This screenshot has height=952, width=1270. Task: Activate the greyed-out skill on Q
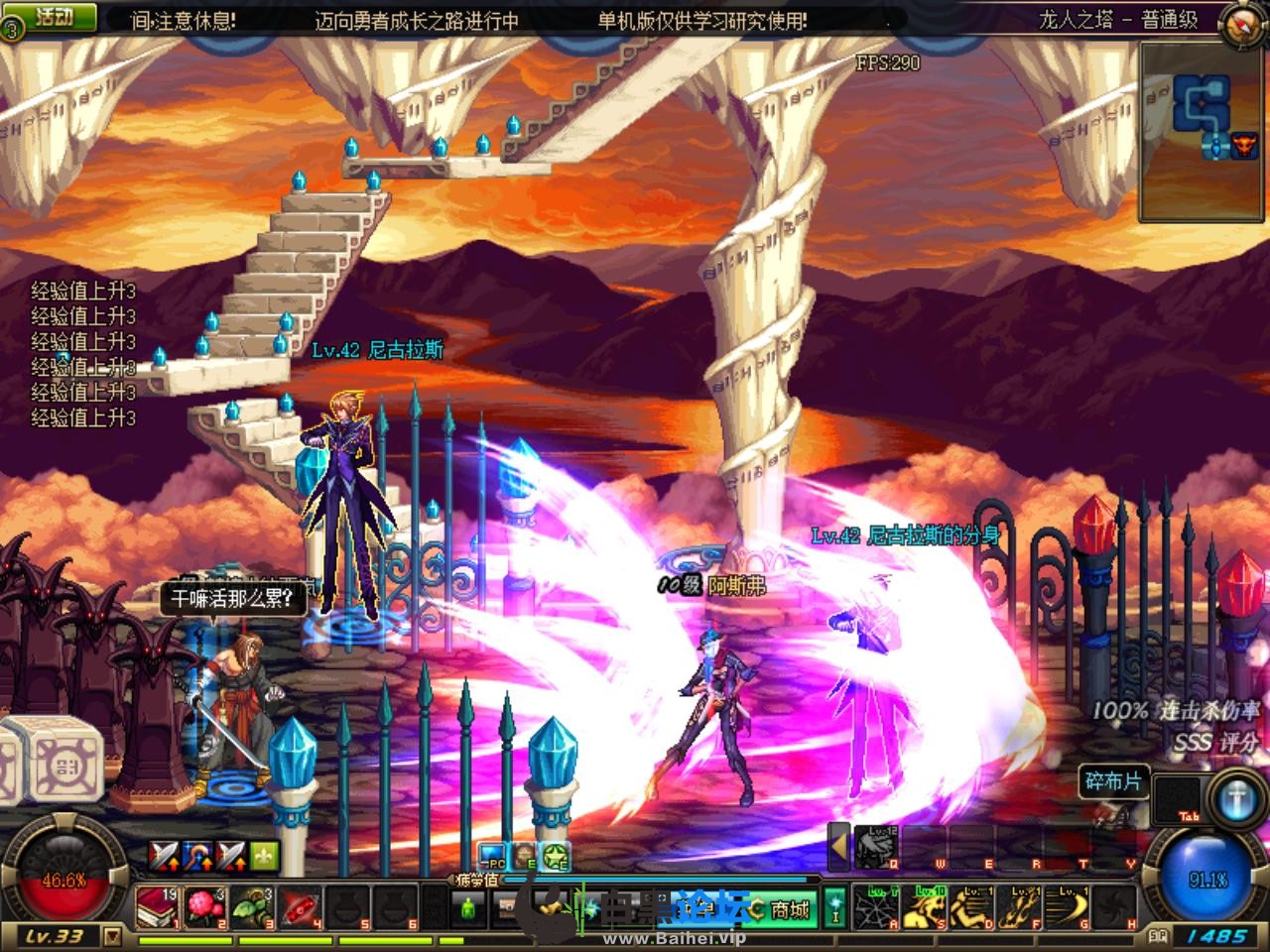(x=876, y=848)
